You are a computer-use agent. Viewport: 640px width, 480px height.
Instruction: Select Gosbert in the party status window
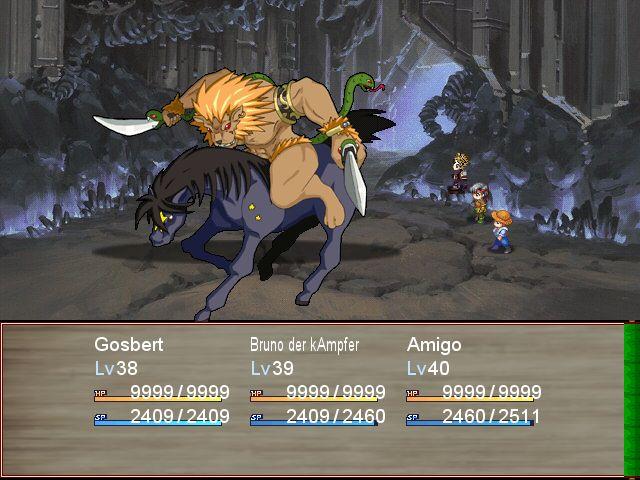[x=129, y=345]
